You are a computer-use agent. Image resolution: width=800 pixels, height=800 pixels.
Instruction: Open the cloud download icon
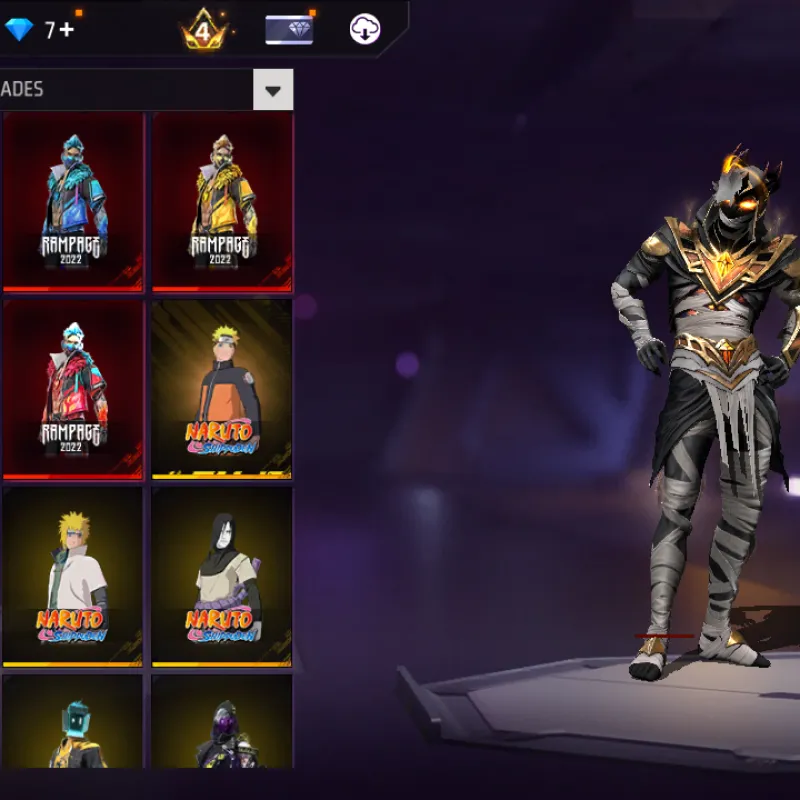click(x=365, y=30)
